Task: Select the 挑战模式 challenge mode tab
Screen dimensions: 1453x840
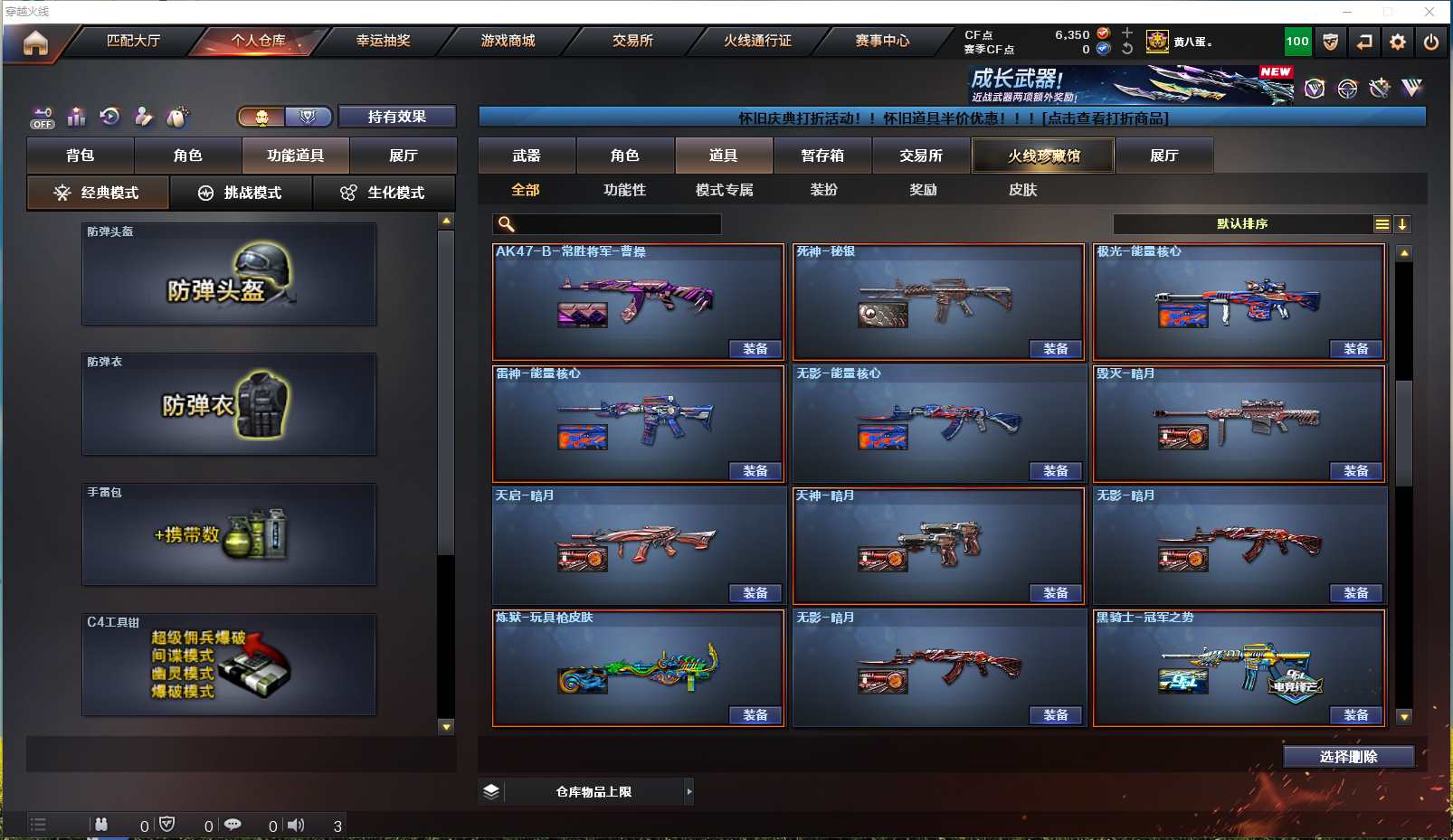Action: pos(242,193)
